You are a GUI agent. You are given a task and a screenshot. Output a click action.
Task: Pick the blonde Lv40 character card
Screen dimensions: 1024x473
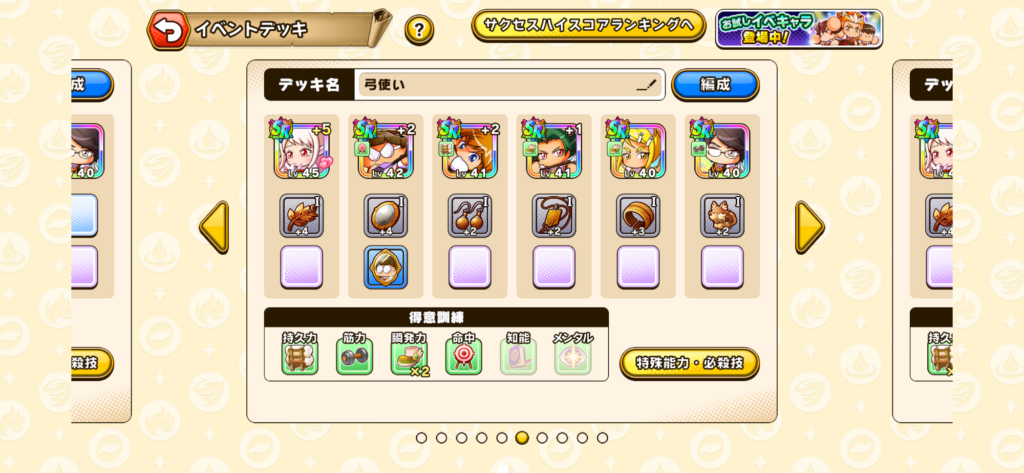pyautogui.click(x=637, y=151)
